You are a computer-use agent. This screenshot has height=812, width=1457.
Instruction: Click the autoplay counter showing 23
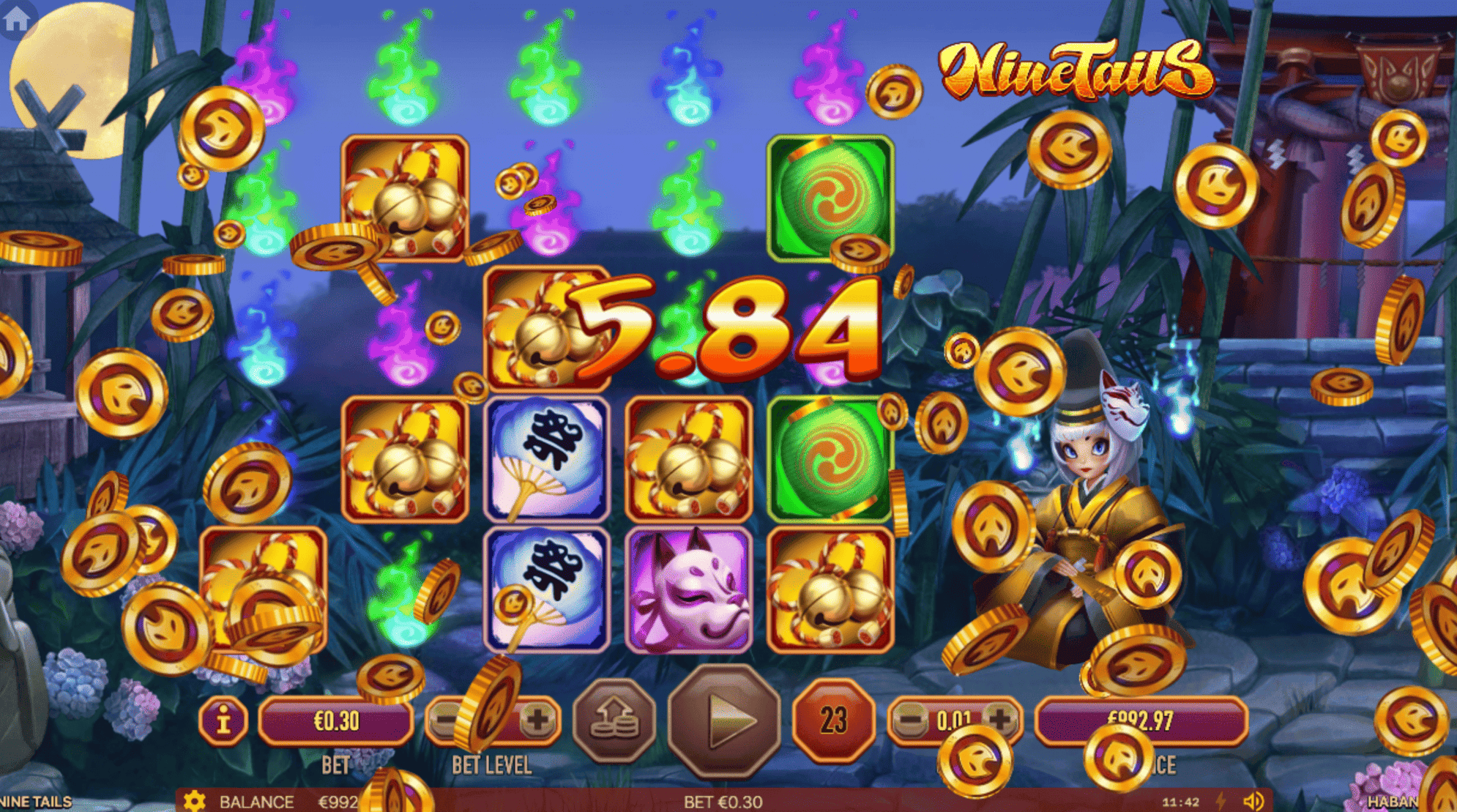tap(833, 721)
